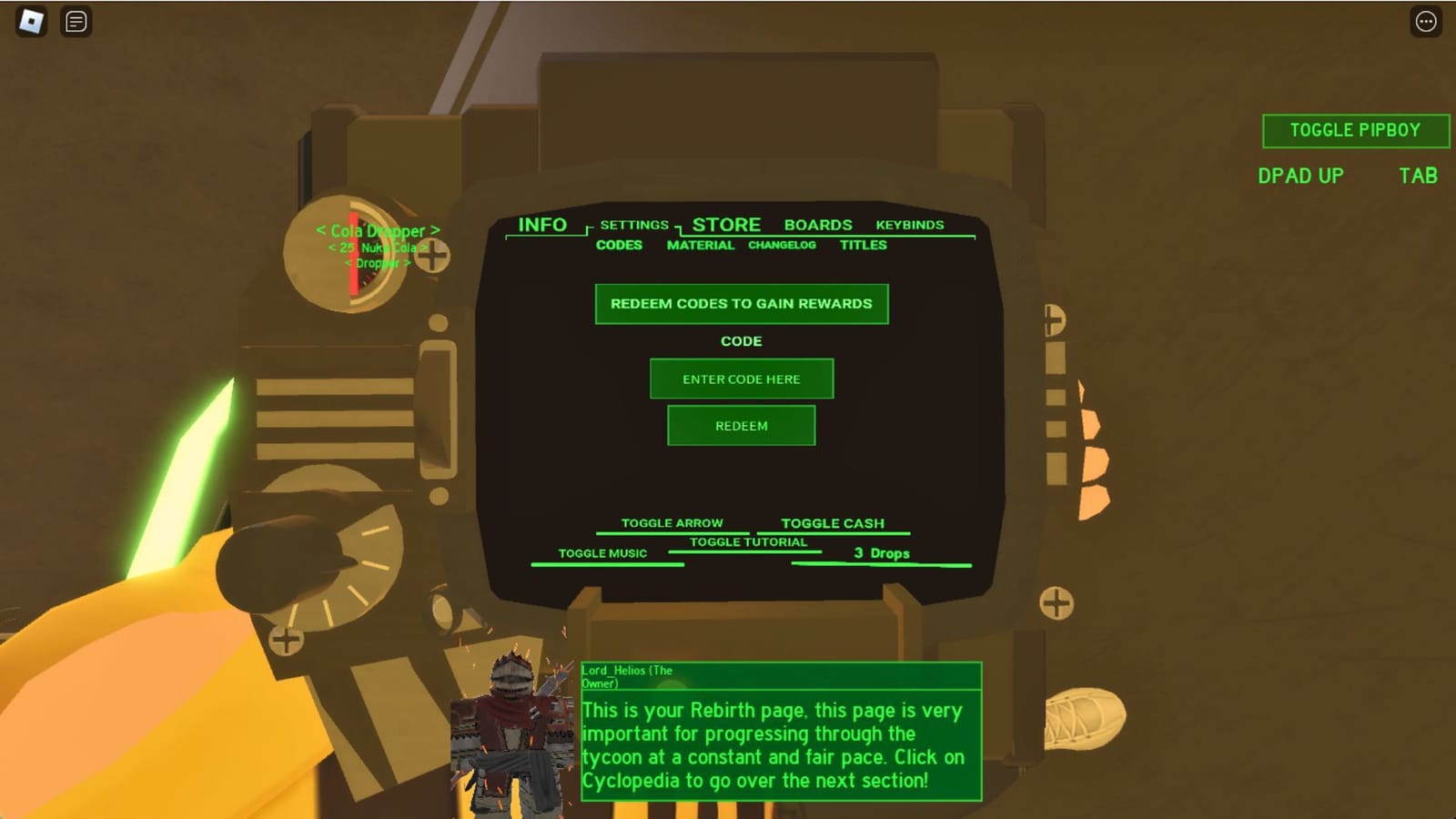The image size is (1456, 819).
Task: Click the ENTER CODE HERE field
Action: 741,379
